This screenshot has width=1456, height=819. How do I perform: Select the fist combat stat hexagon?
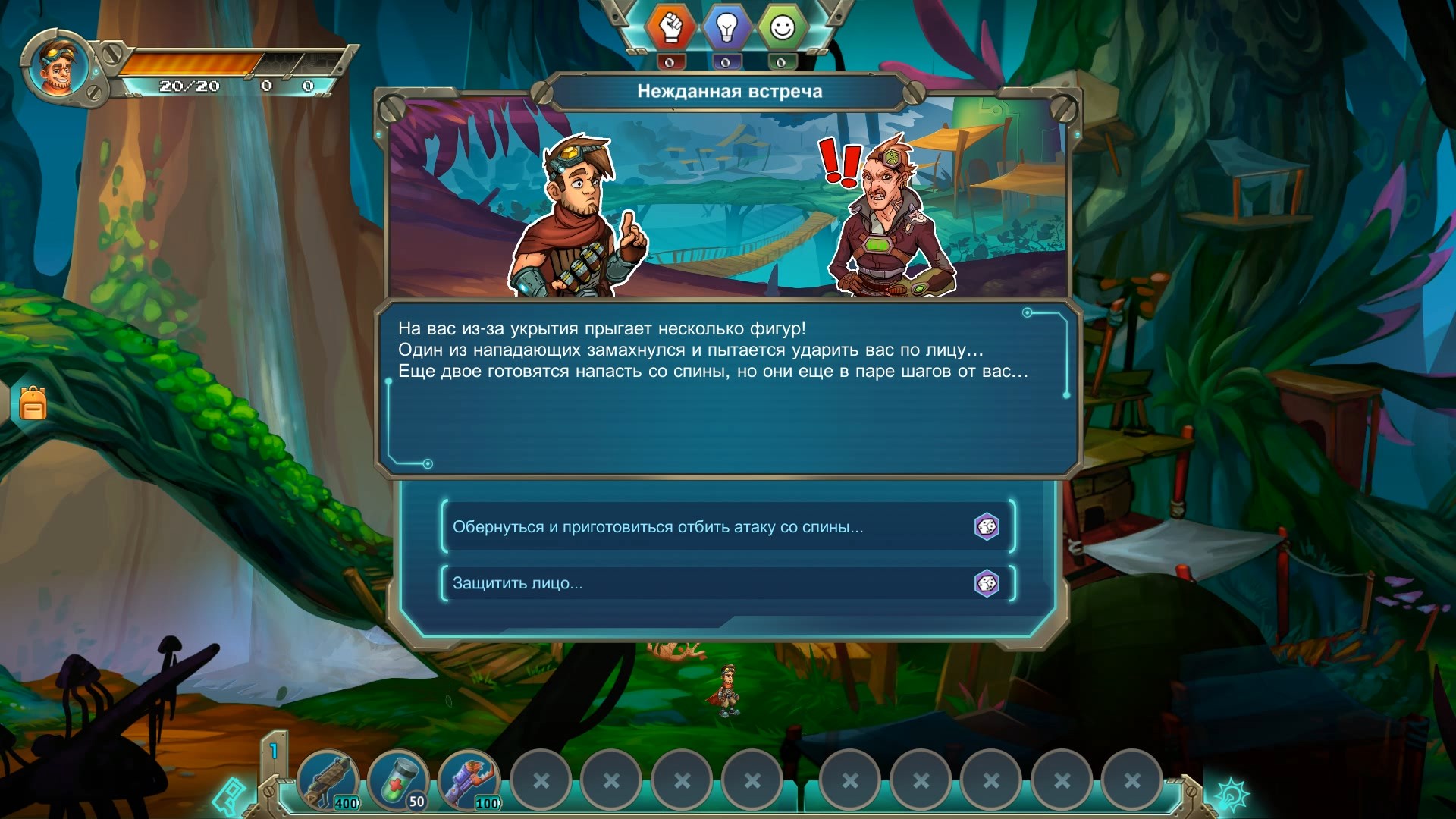point(672,28)
